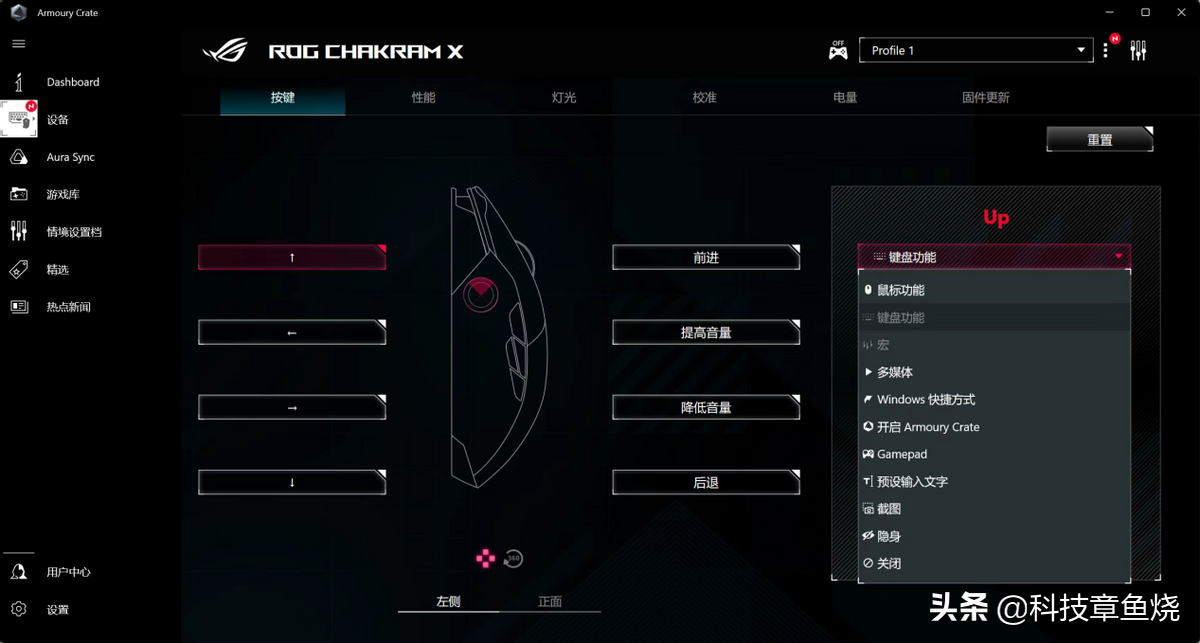
Task: Switch to the 性能 tab
Action: click(423, 98)
